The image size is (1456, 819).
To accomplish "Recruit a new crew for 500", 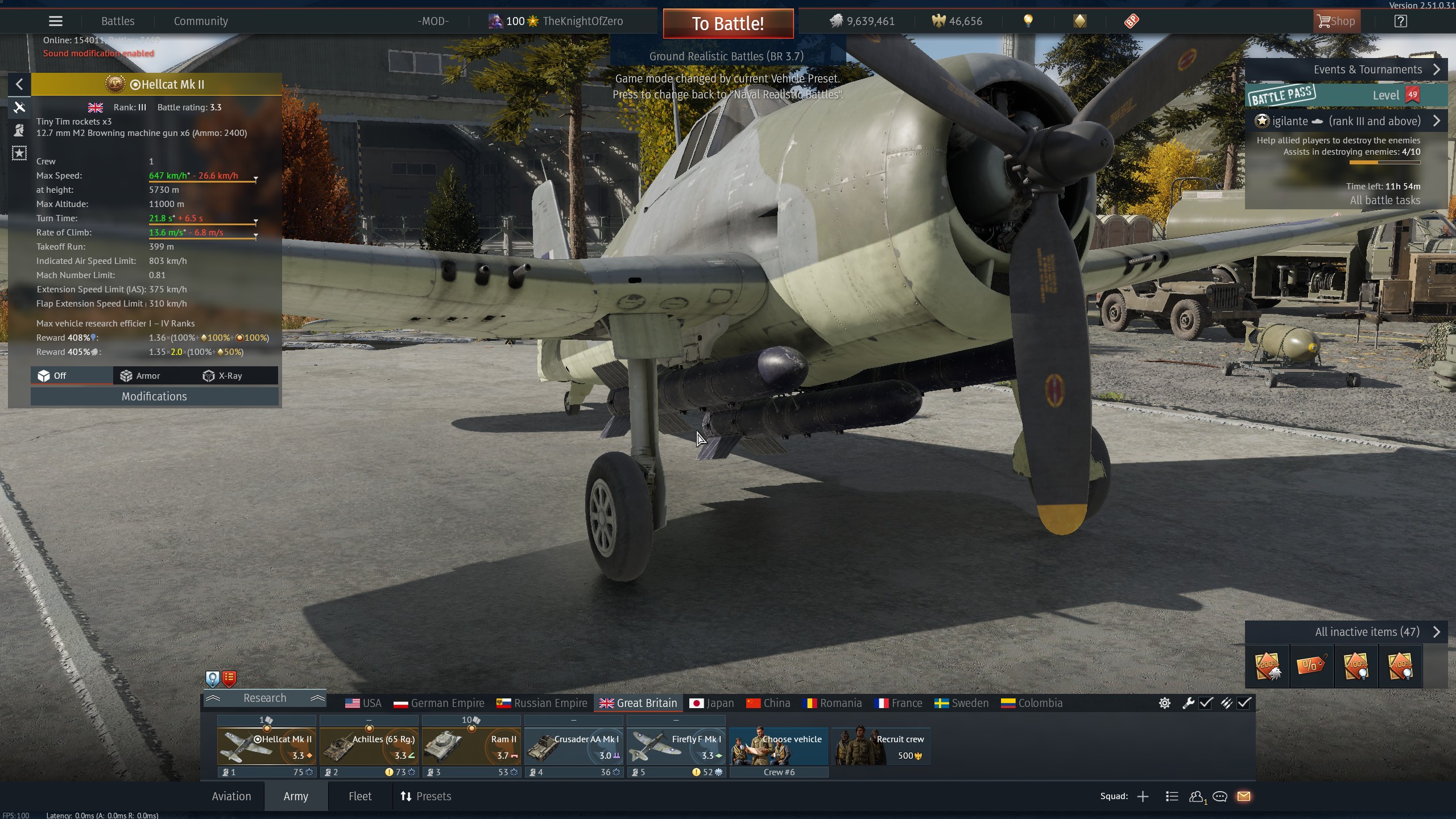I will tap(881, 747).
